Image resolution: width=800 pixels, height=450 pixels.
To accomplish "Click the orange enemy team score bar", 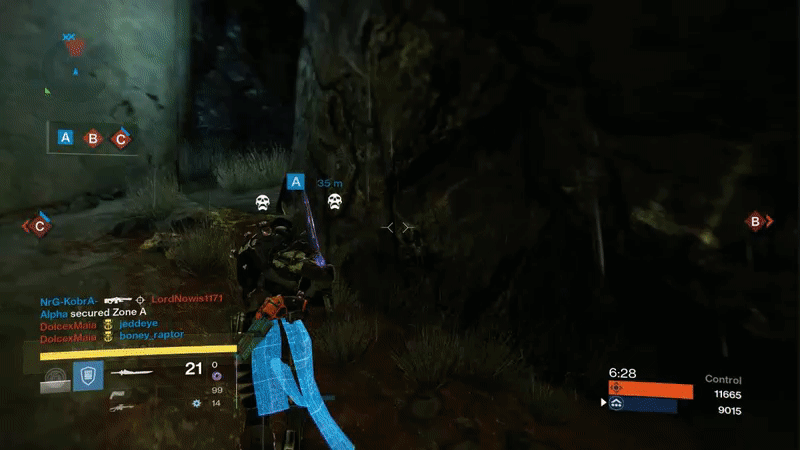I will [x=650, y=390].
